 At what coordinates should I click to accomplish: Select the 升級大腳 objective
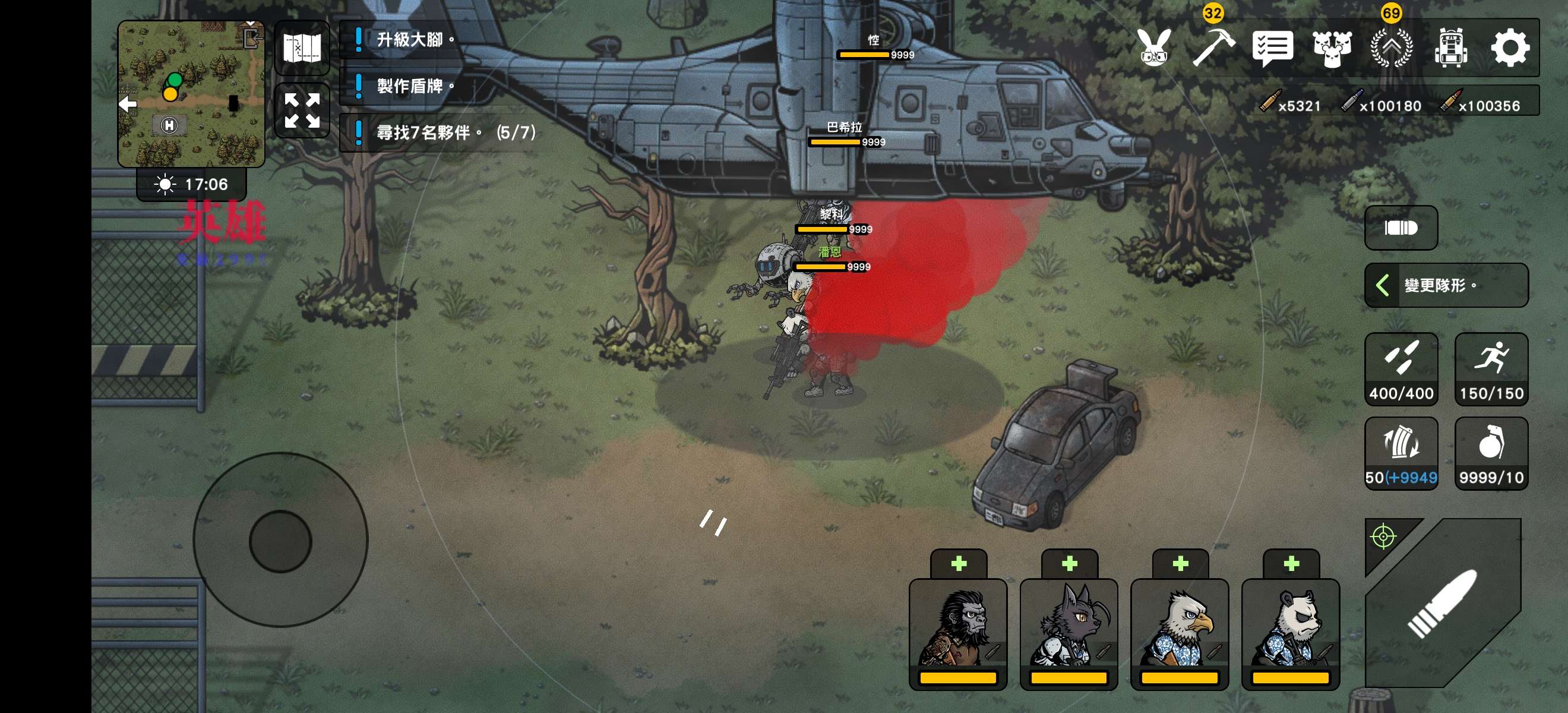tap(409, 40)
